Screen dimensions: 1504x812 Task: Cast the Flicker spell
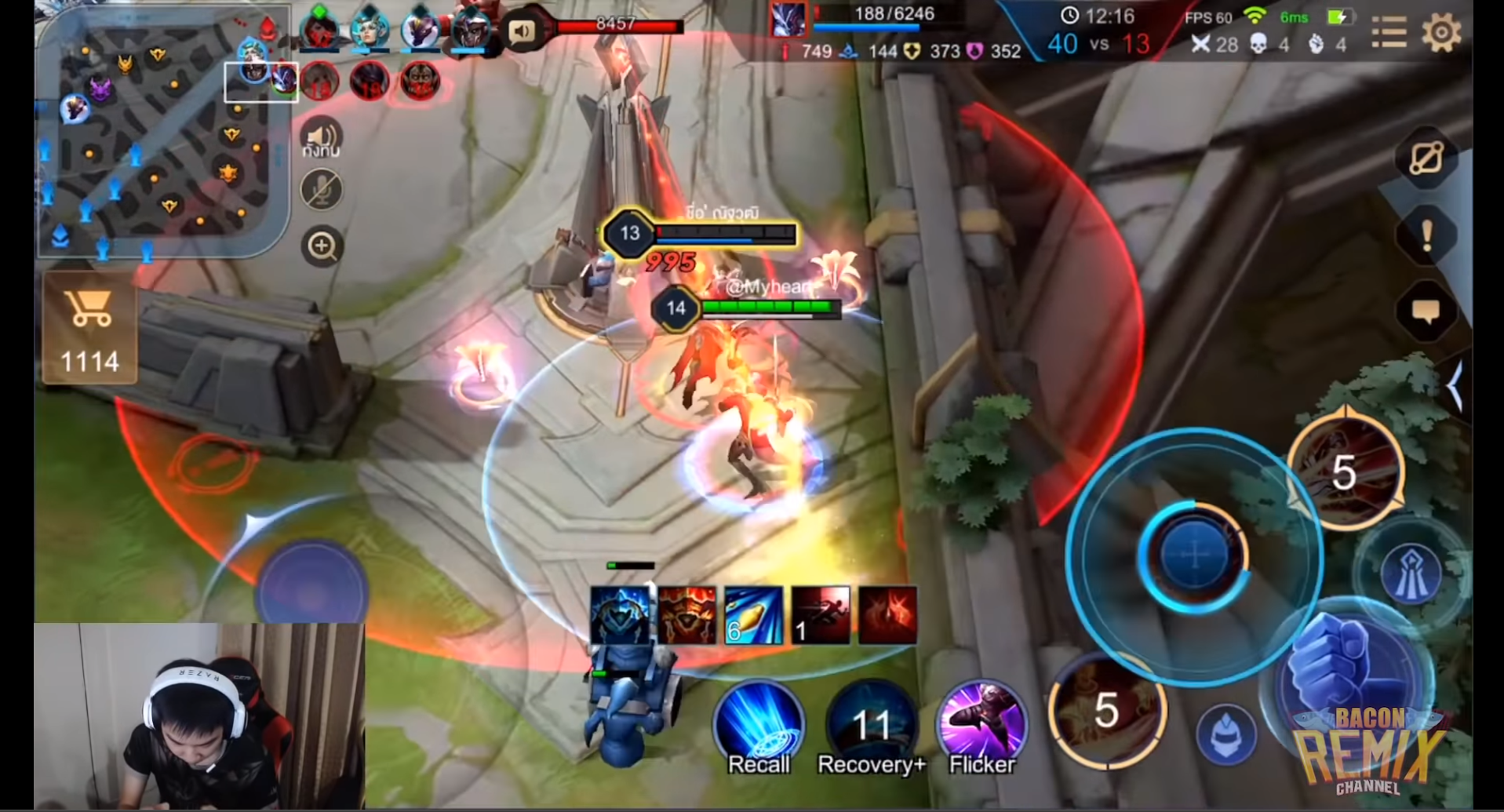tap(982, 726)
